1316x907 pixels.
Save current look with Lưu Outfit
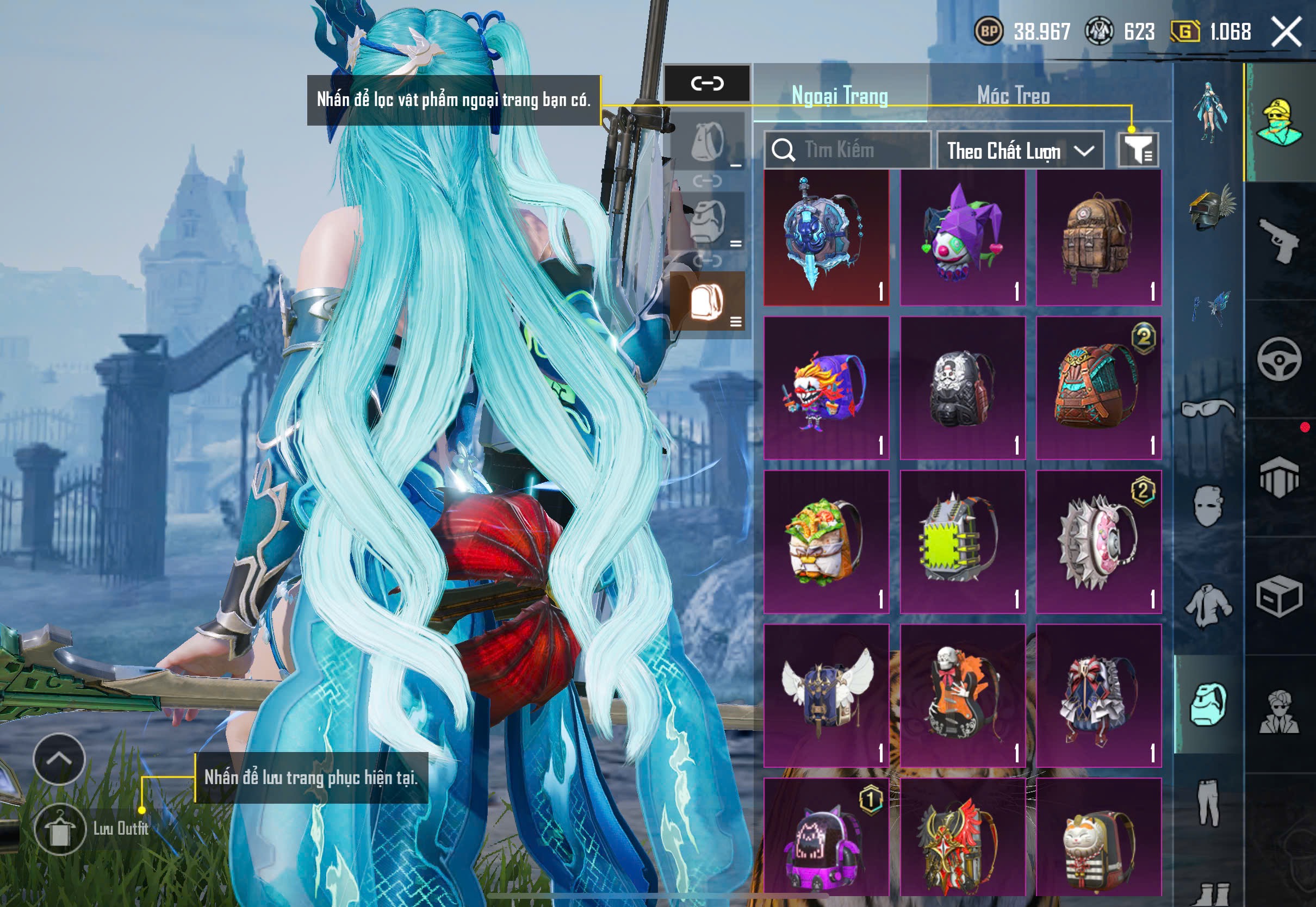pyautogui.click(x=60, y=829)
